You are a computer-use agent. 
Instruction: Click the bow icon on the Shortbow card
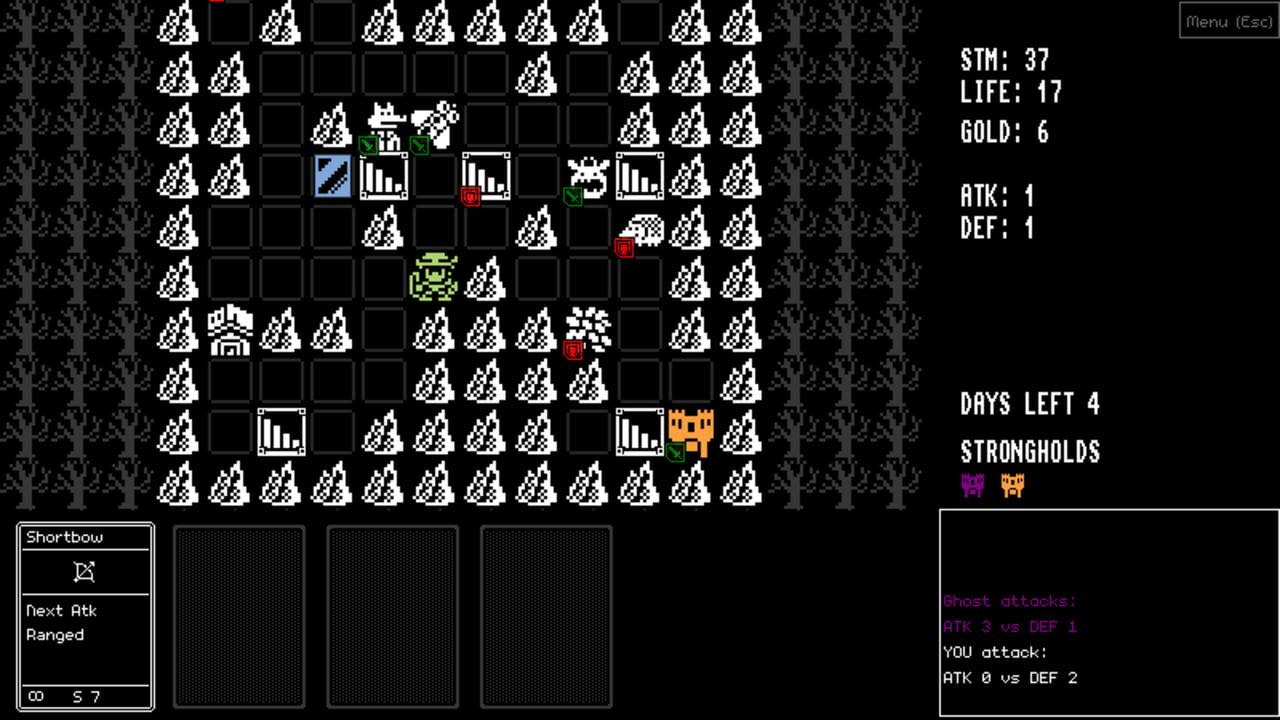85,571
